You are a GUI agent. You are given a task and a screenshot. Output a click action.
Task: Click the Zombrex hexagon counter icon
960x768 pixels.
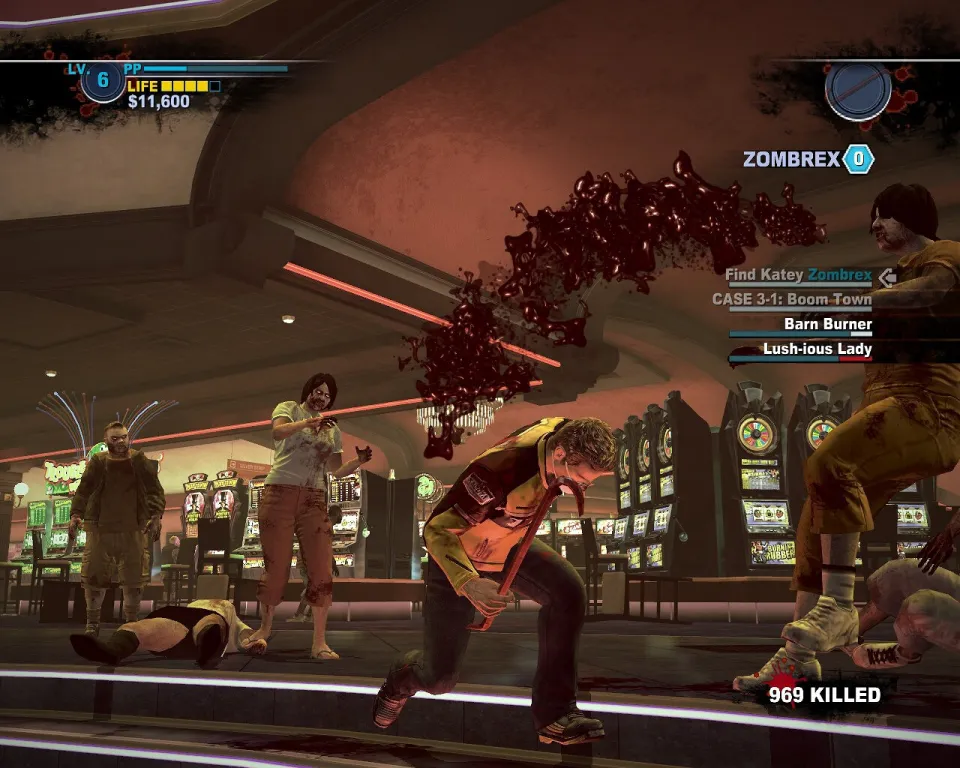858,159
